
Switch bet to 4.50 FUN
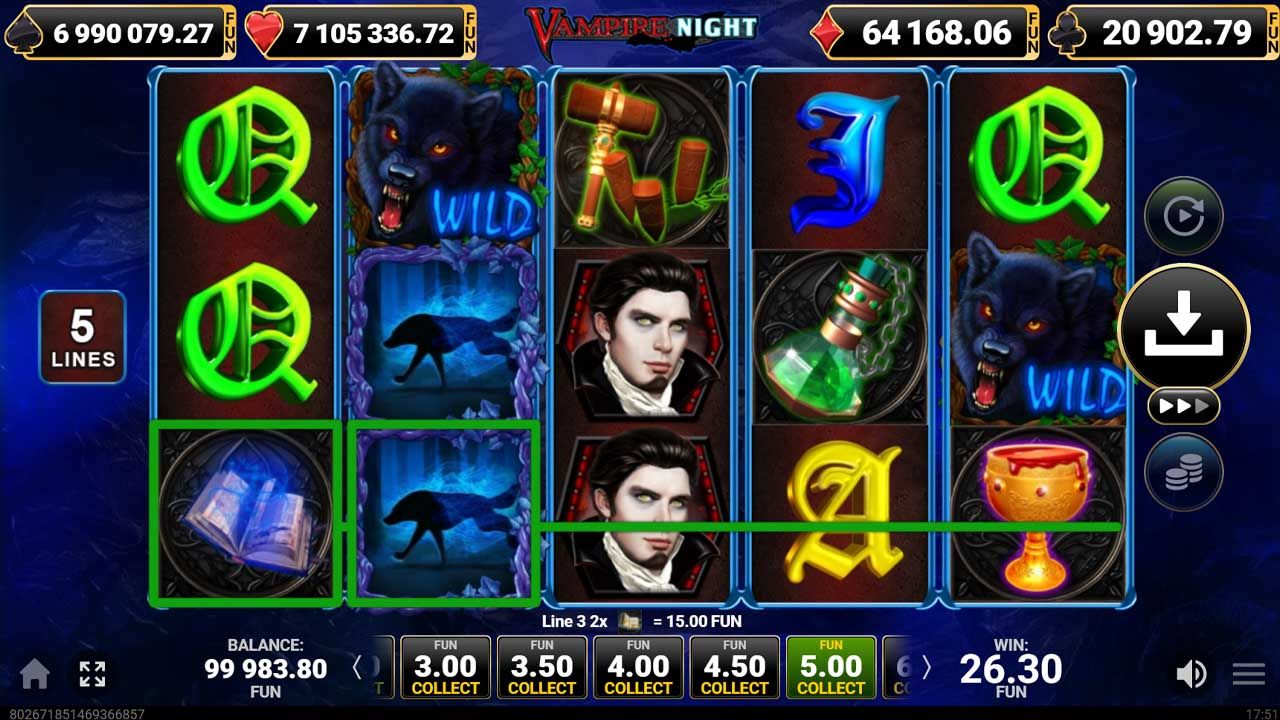[x=734, y=666]
